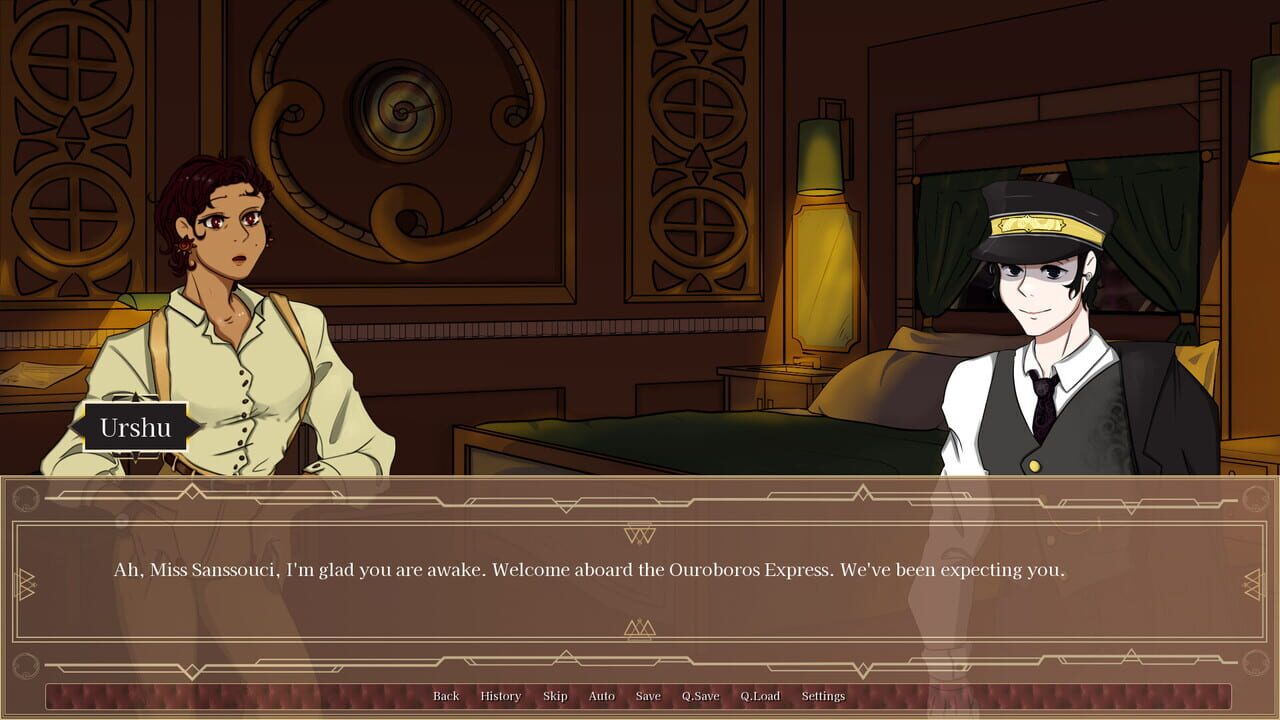Click Back to rewind the dialogue
This screenshot has height=720, width=1280.
click(x=446, y=696)
